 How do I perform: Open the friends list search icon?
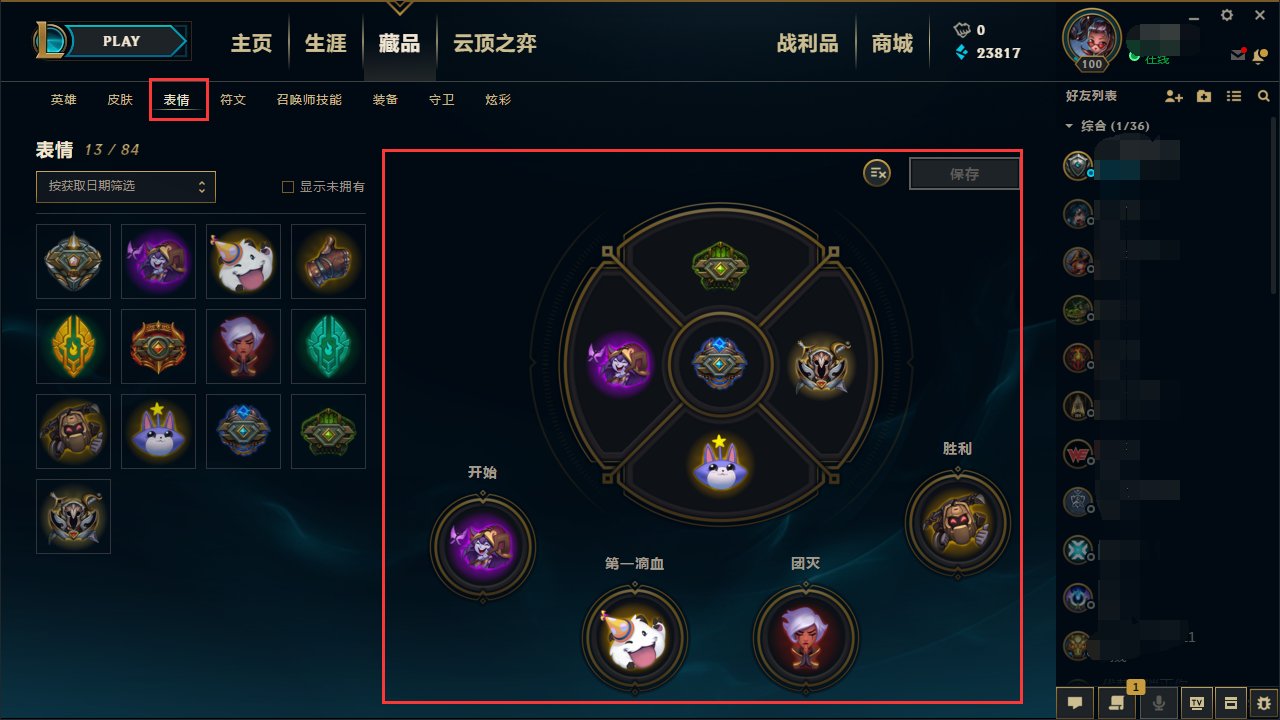pos(1264,96)
